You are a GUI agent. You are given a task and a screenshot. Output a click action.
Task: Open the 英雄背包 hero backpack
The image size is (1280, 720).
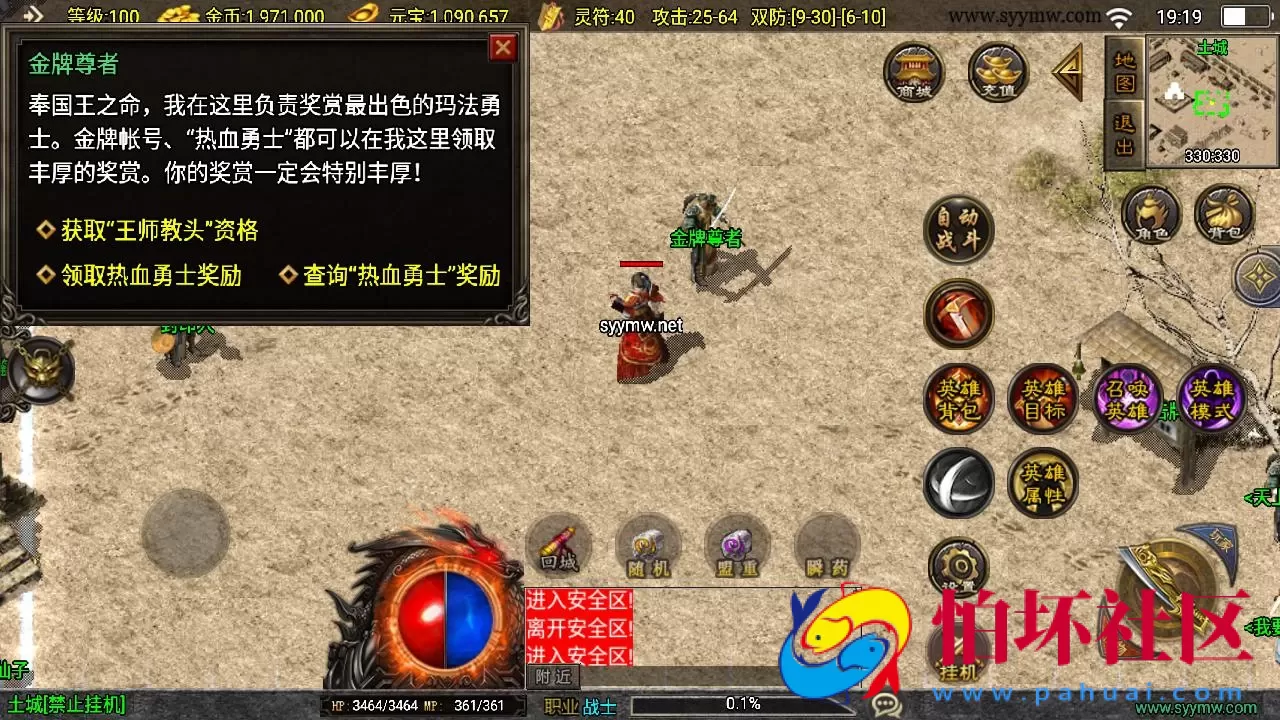point(958,398)
